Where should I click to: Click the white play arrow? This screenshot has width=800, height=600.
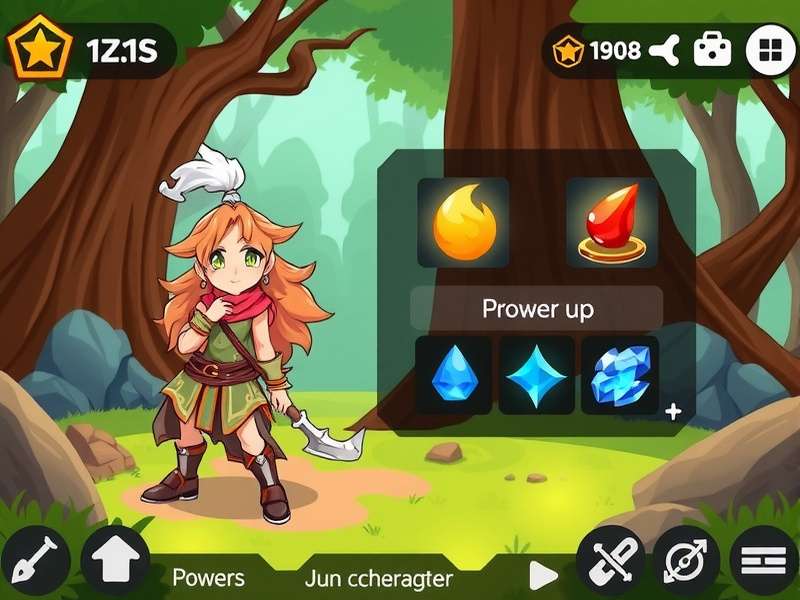coord(542,575)
